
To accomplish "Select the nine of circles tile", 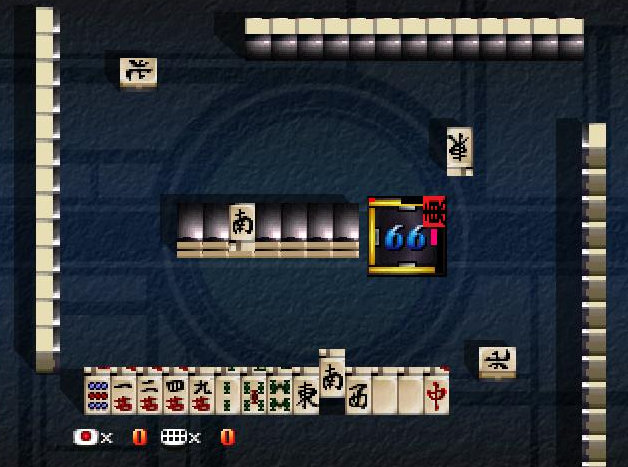I will (x=97, y=392).
